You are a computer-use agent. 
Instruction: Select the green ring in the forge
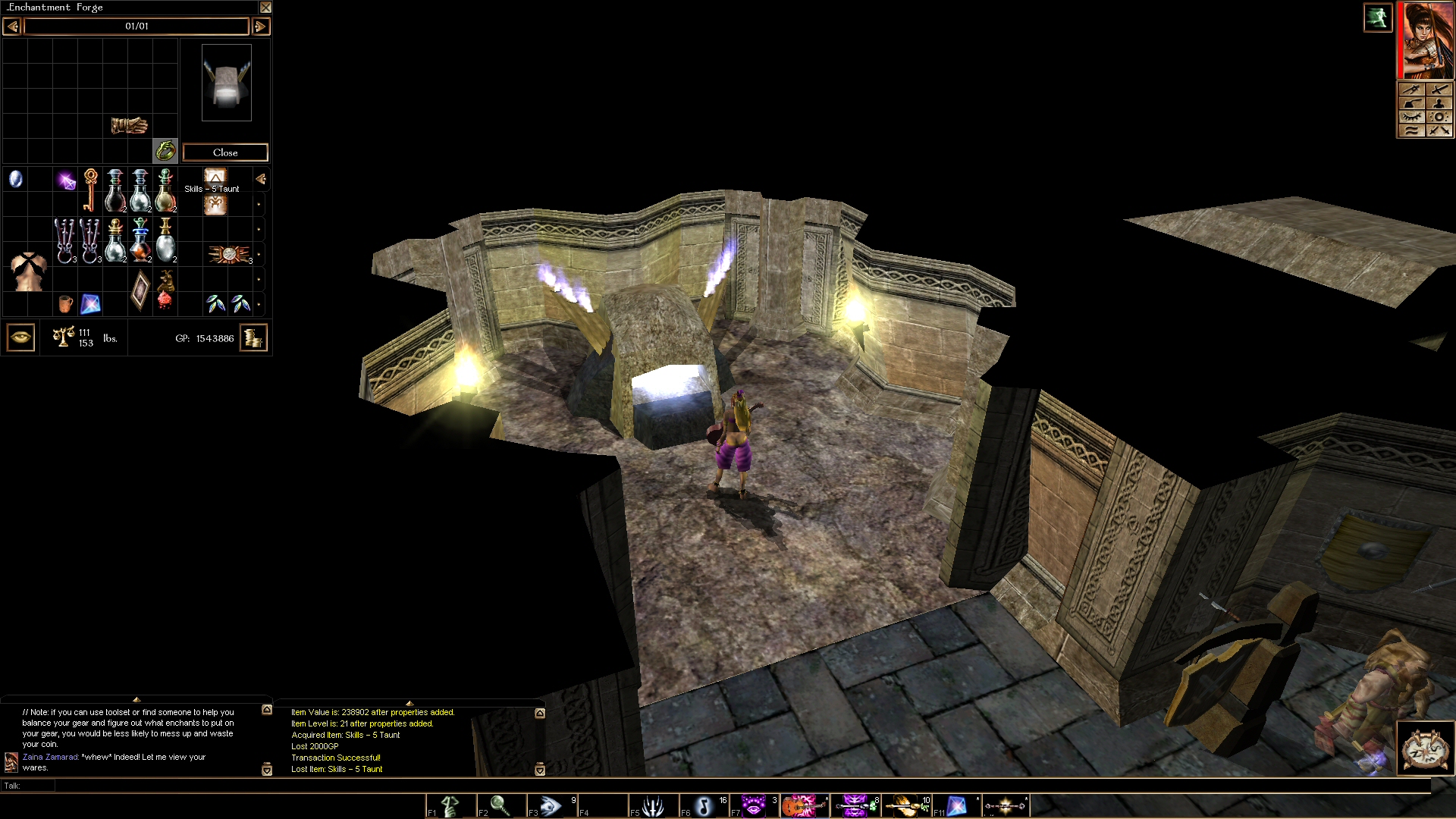coord(165,151)
